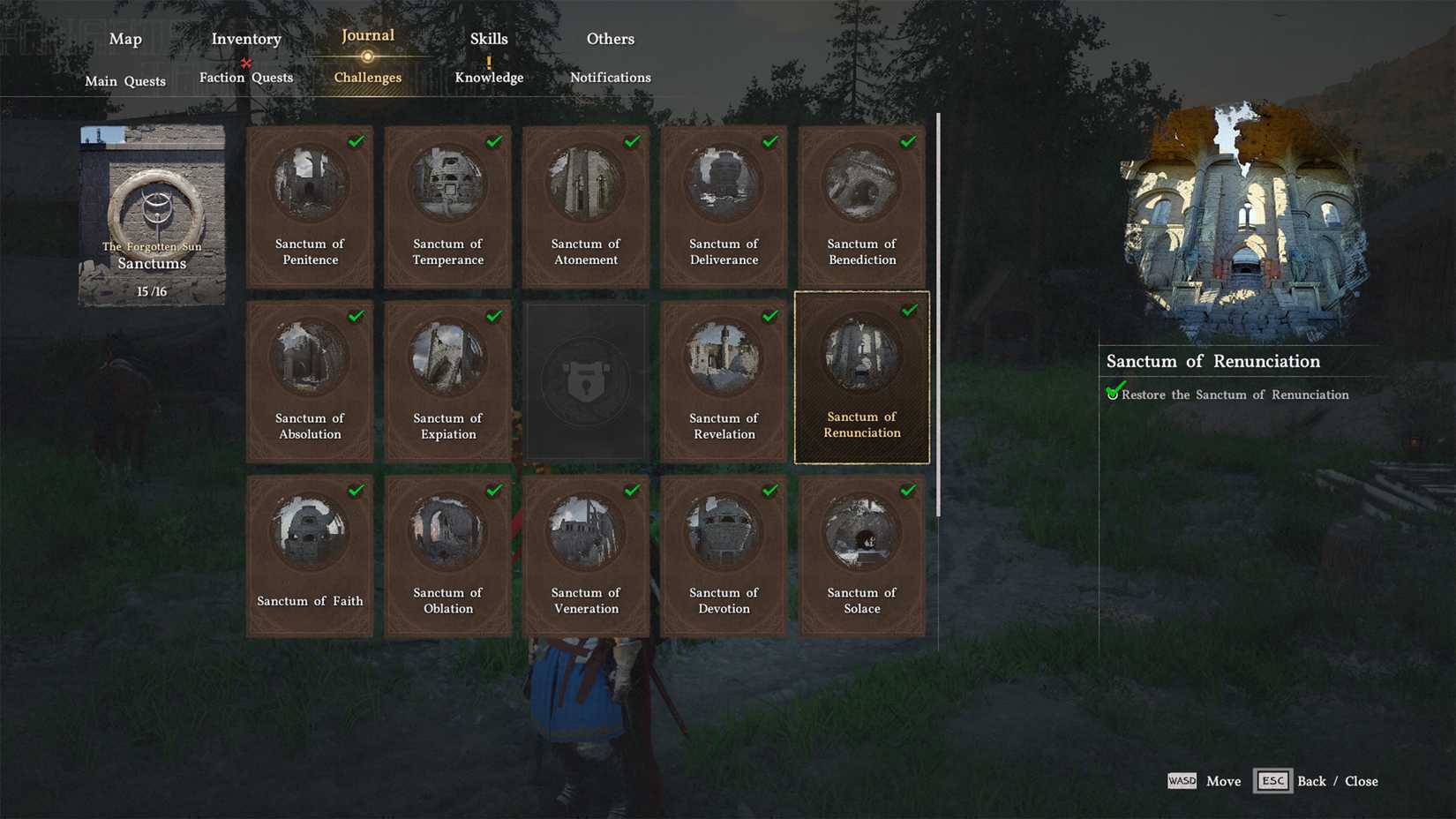Select the Sanctum of Penitence card
This screenshot has width=1456, height=819.
310,207
